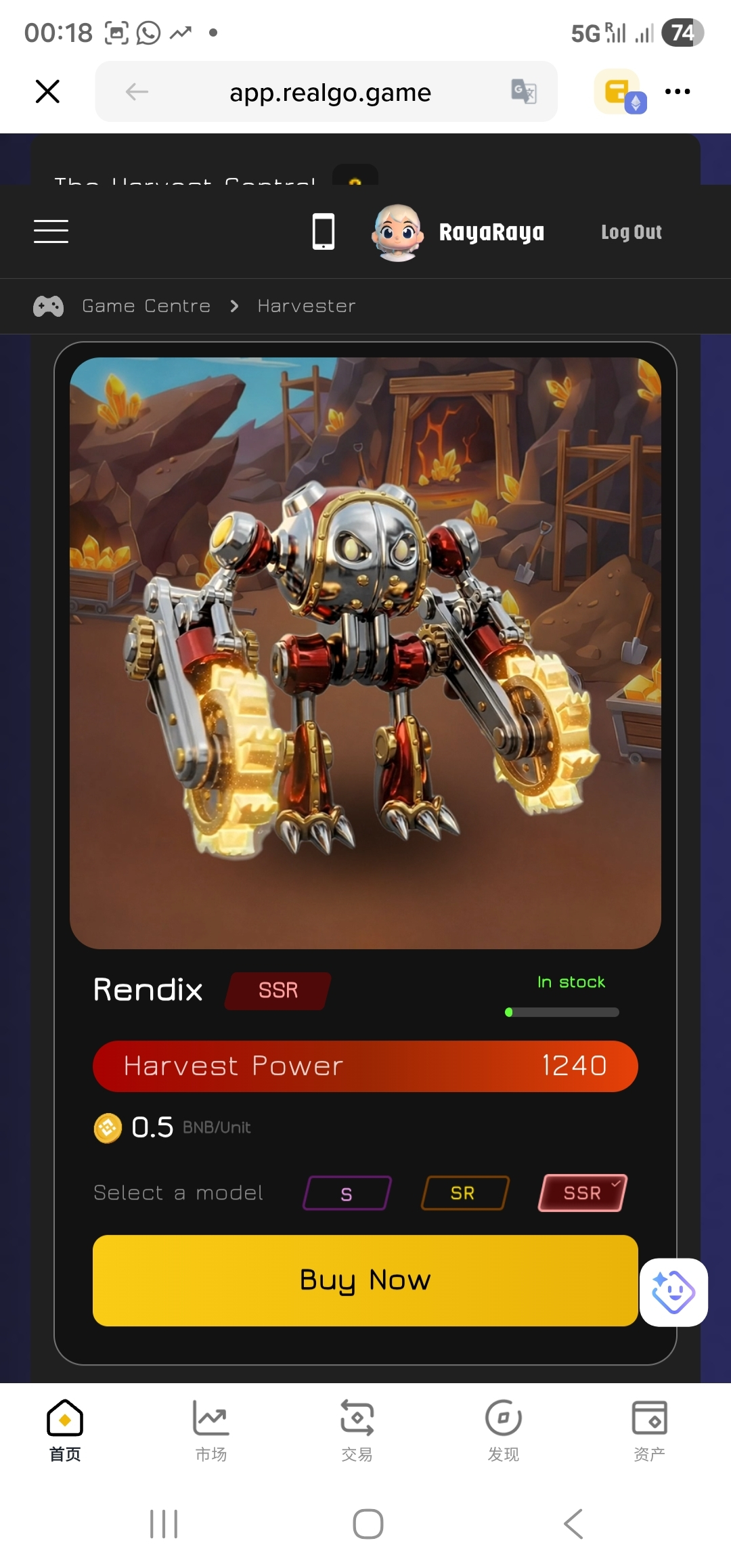Open the browser three-dot options menu
The image size is (731, 1568).
click(678, 91)
